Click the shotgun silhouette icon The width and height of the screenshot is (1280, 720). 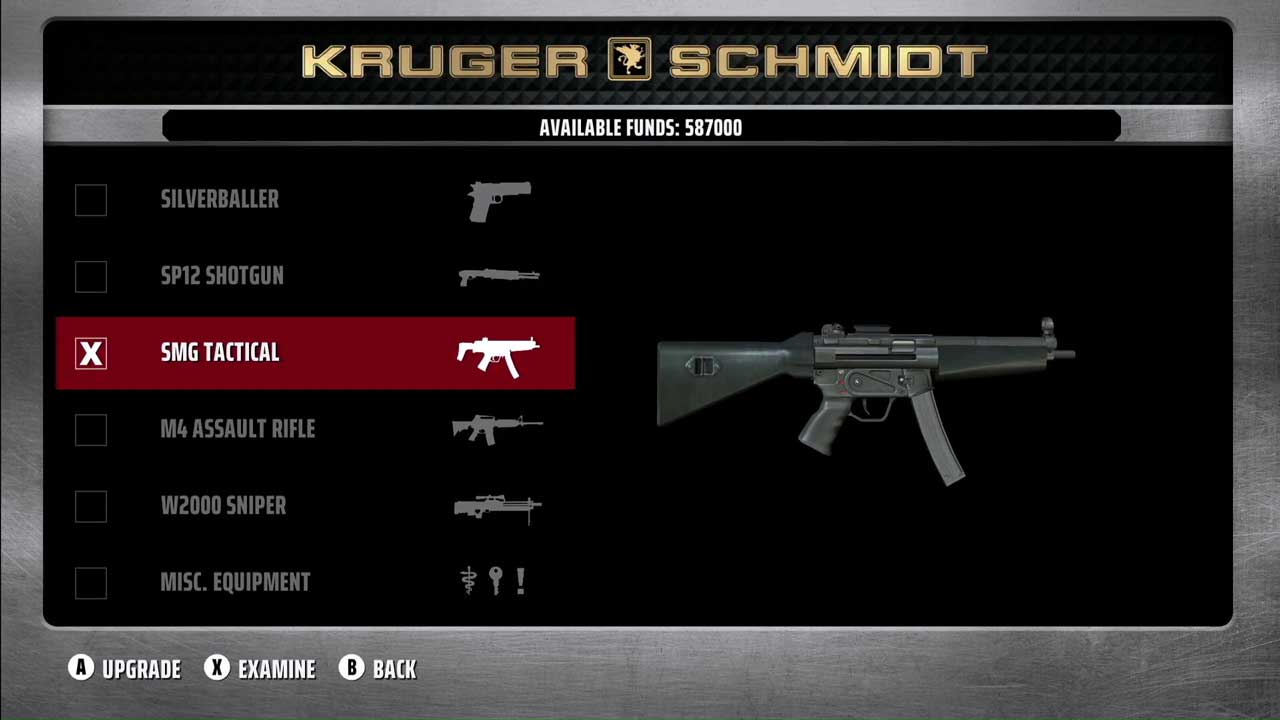499,276
